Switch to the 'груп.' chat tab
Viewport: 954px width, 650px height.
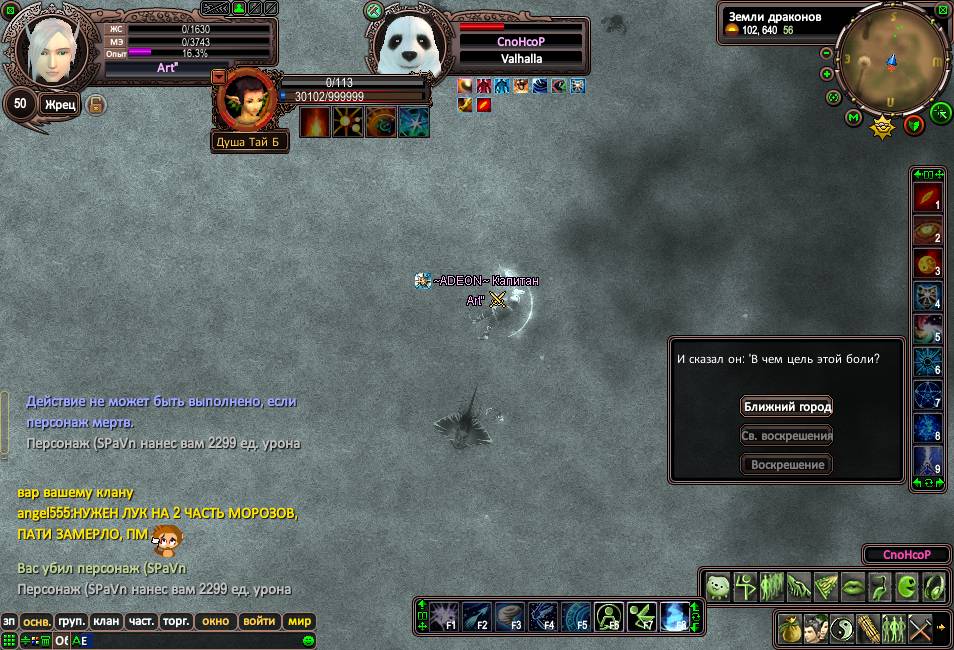click(71, 621)
